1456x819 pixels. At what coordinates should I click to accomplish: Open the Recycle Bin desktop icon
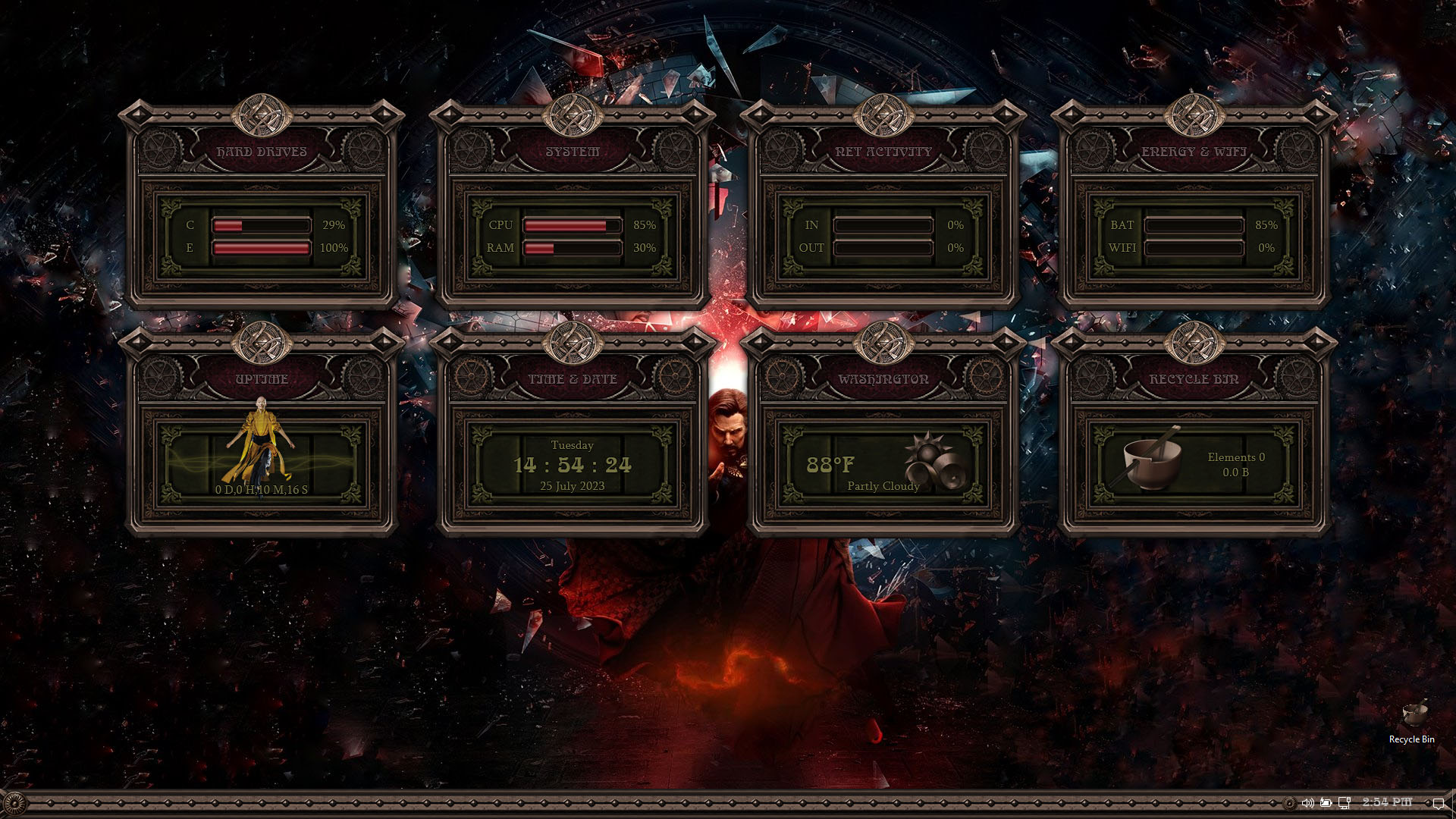1412,722
